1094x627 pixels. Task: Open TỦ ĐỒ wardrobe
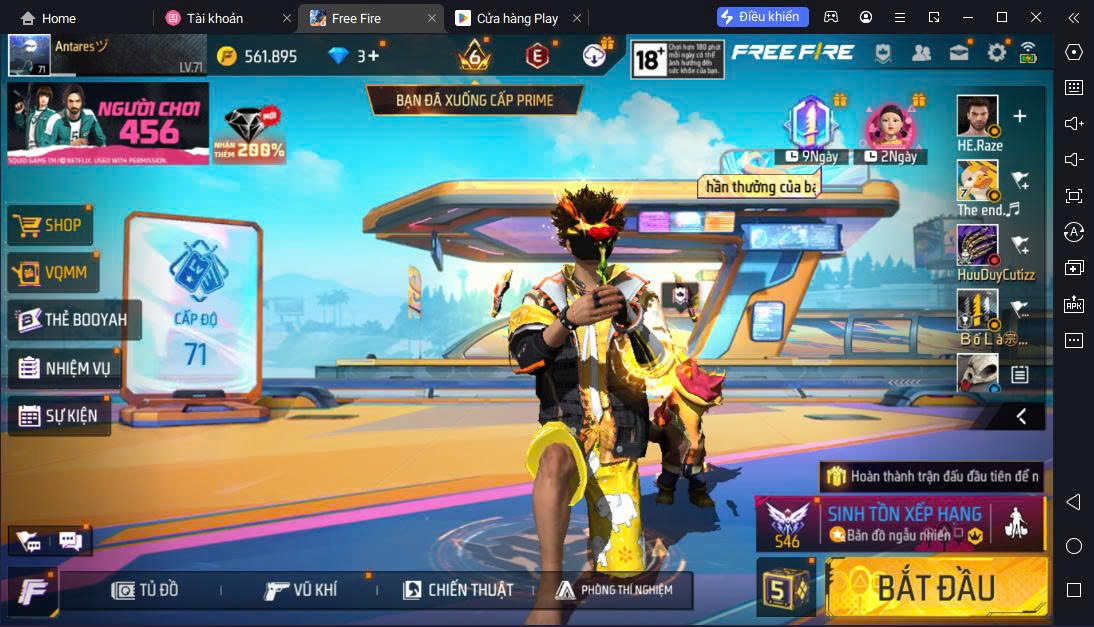pos(146,590)
